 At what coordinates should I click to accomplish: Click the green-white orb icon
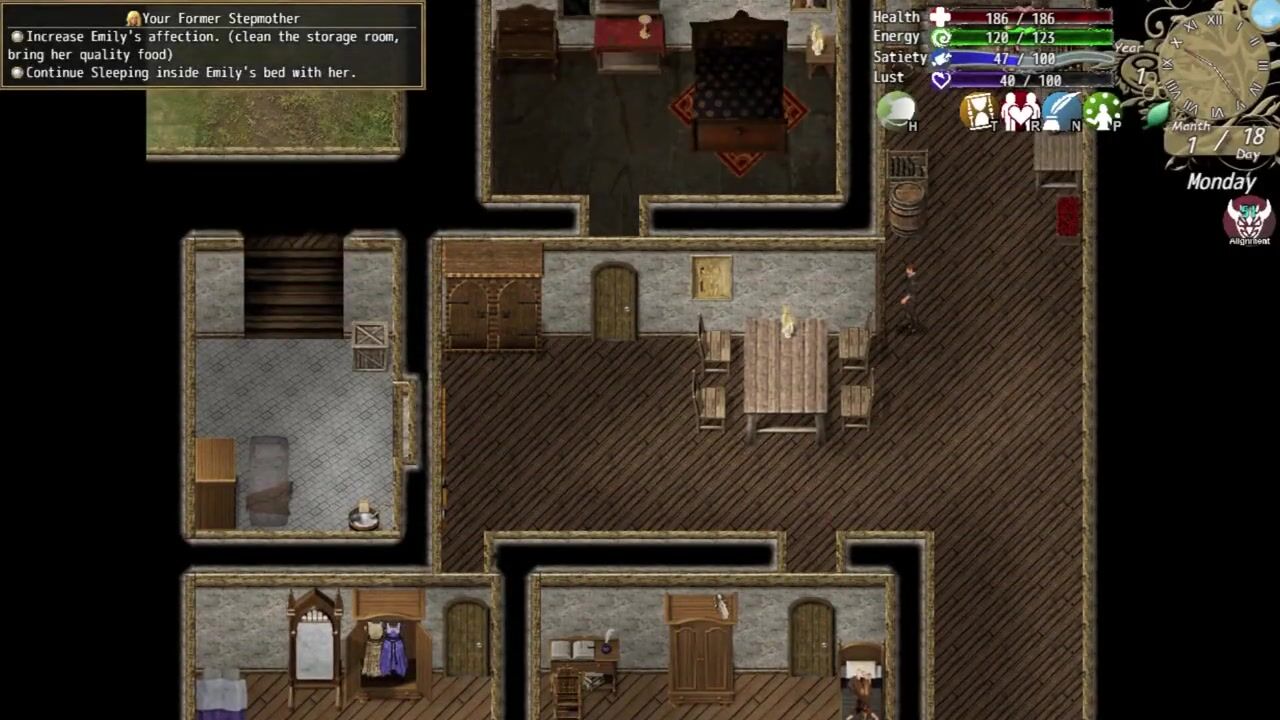click(896, 110)
